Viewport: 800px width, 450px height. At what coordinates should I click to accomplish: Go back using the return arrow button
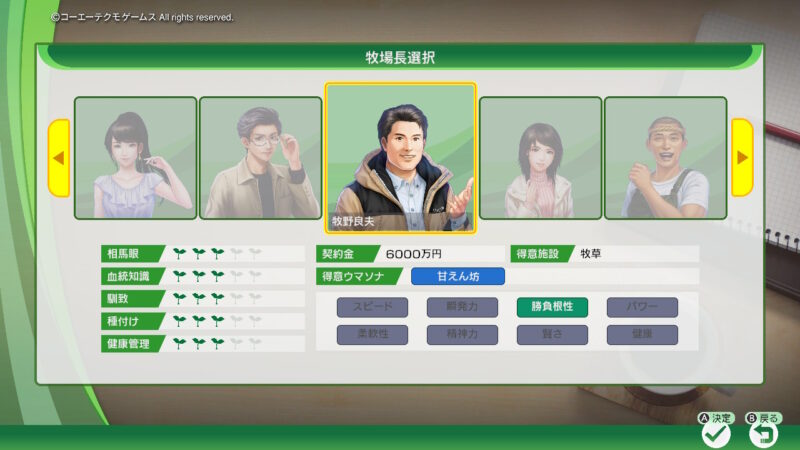click(x=765, y=434)
